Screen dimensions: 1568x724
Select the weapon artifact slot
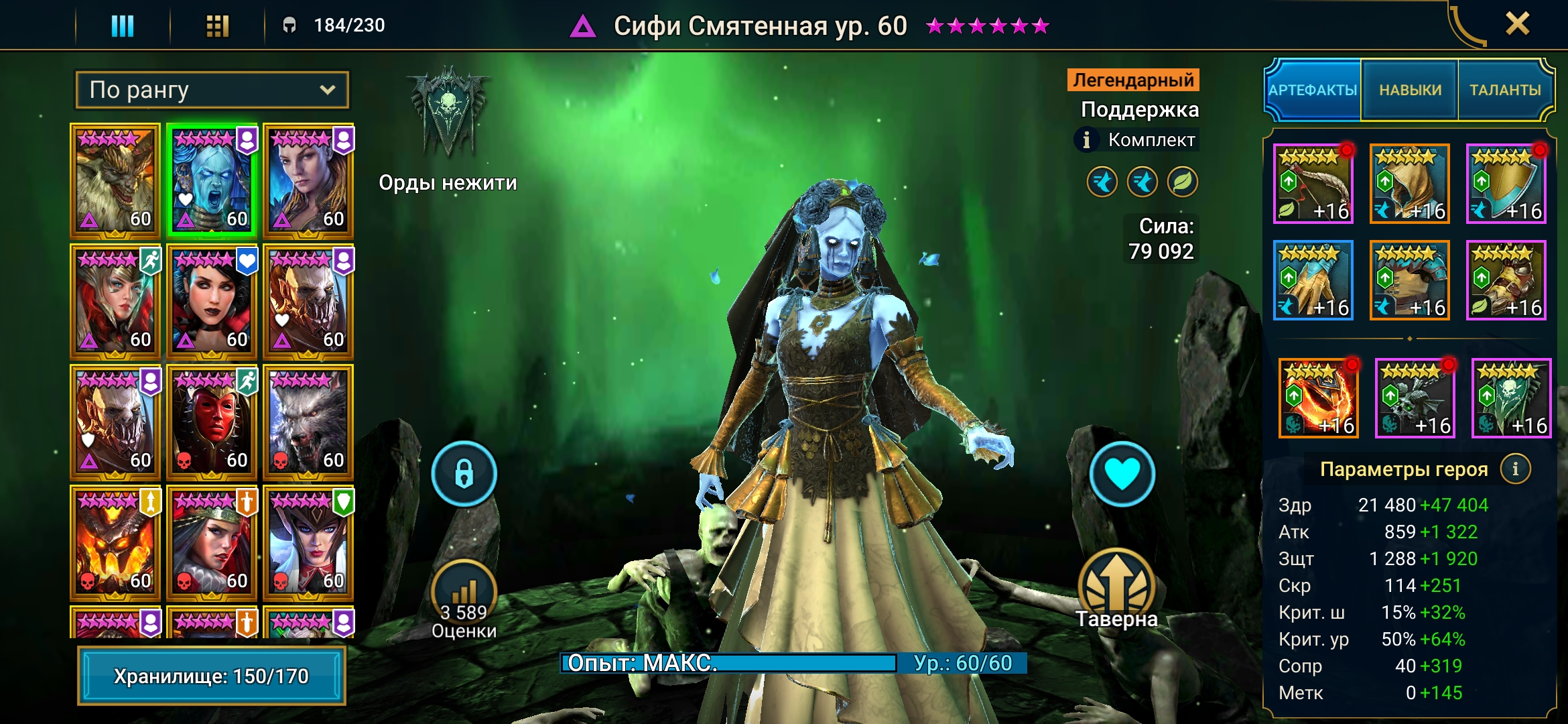pyautogui.click(x=1313, y=184)
